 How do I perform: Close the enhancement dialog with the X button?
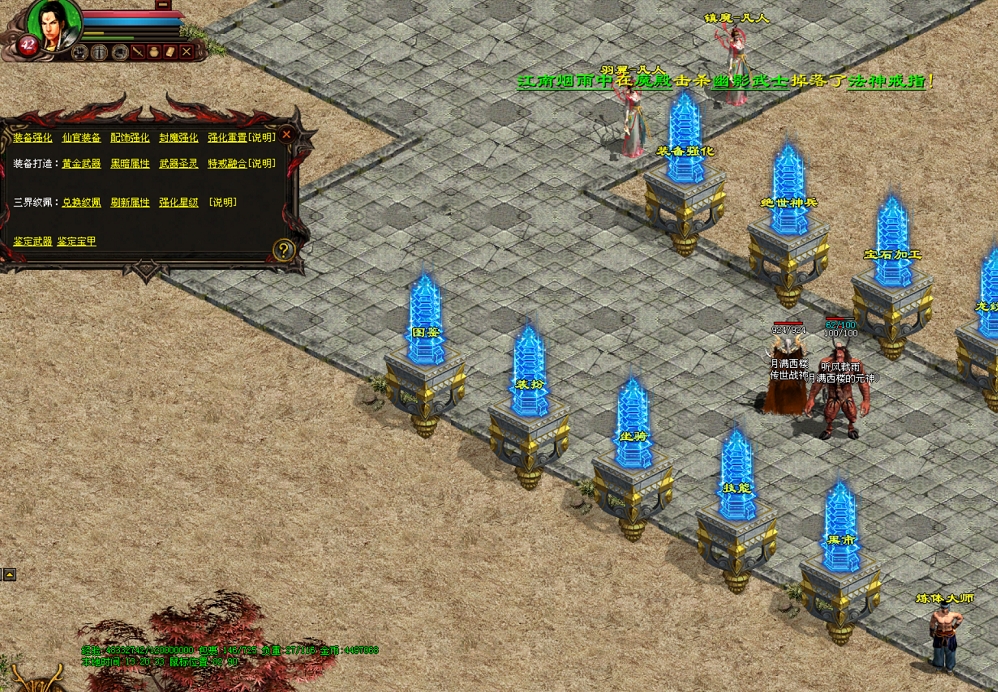pos(287,134)
